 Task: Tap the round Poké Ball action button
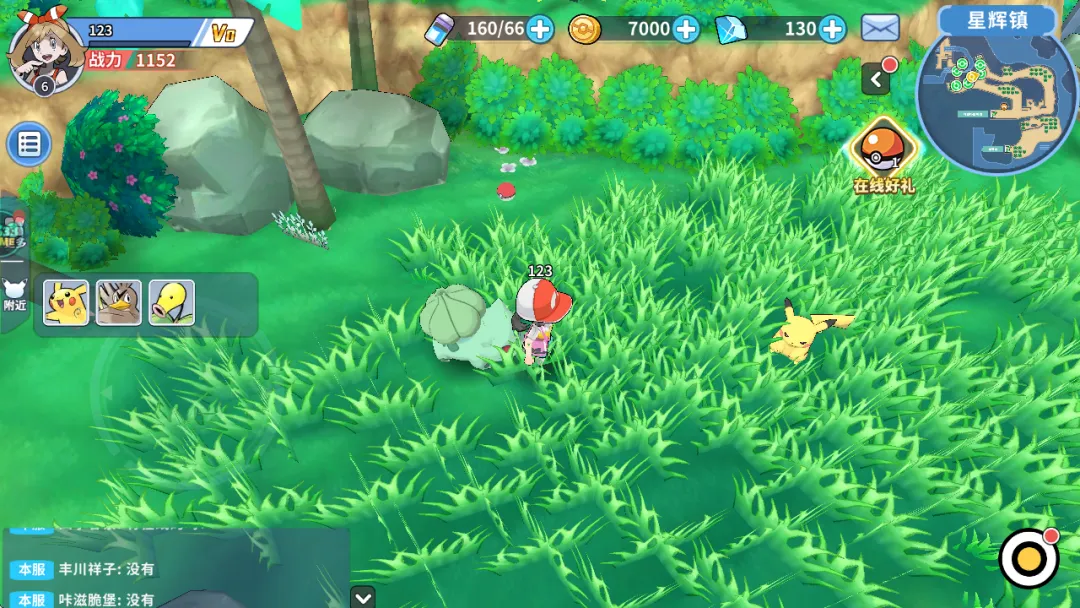coord(1029,558)
